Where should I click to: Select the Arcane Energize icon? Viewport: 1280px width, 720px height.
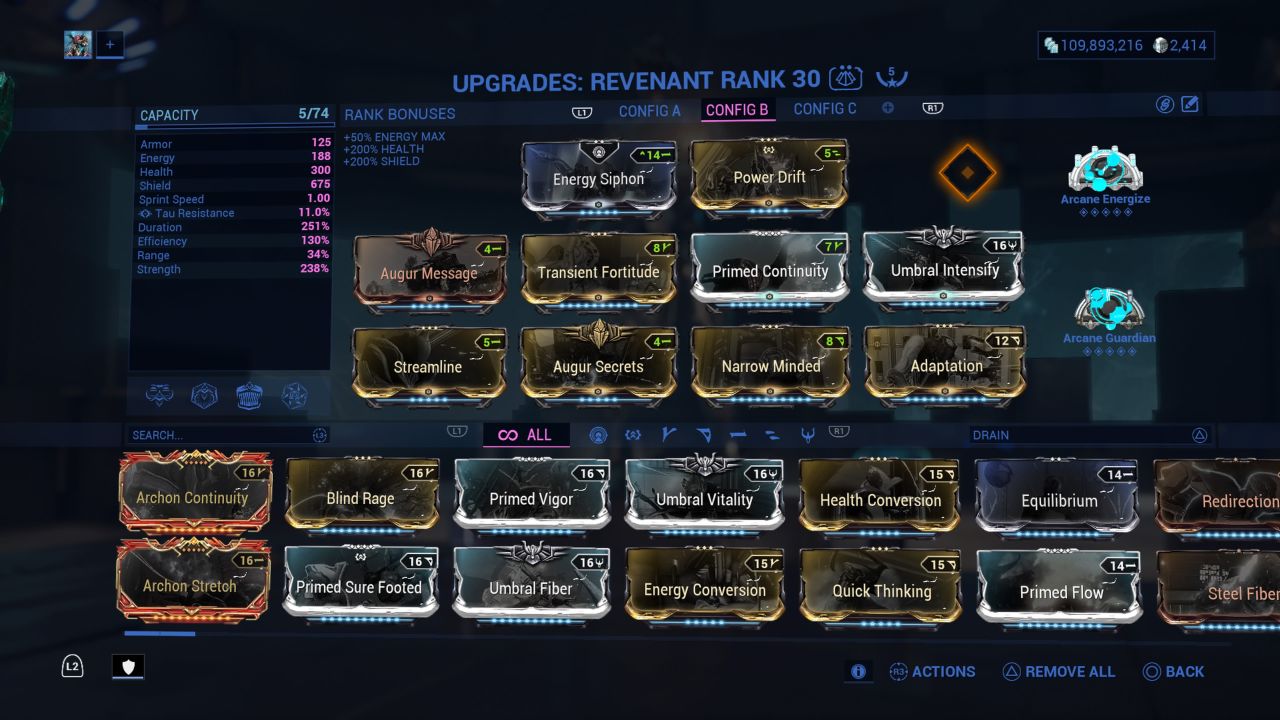pyautogui.click(x=1104, y=170)
